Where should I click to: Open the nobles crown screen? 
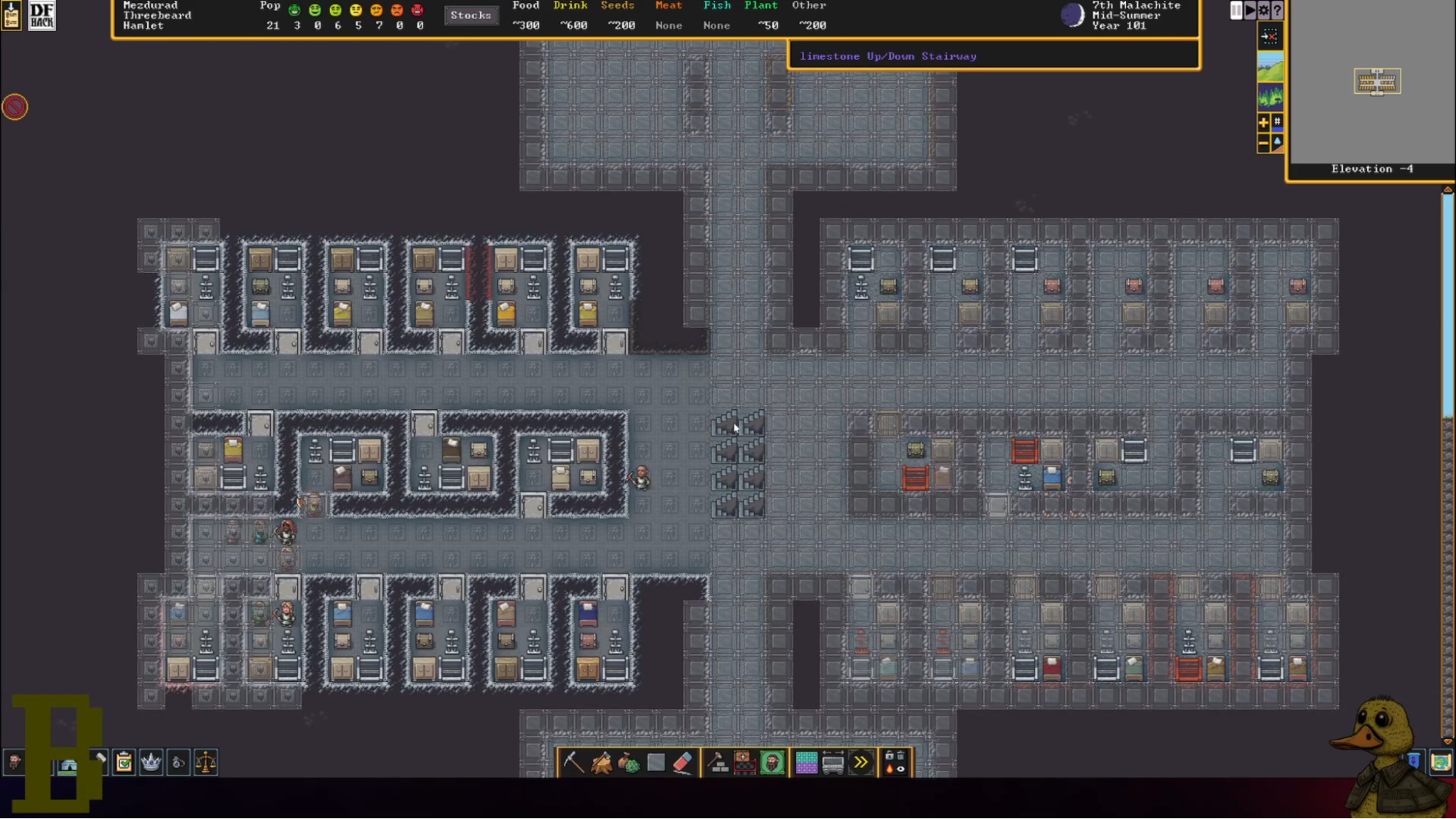point(151,762)
